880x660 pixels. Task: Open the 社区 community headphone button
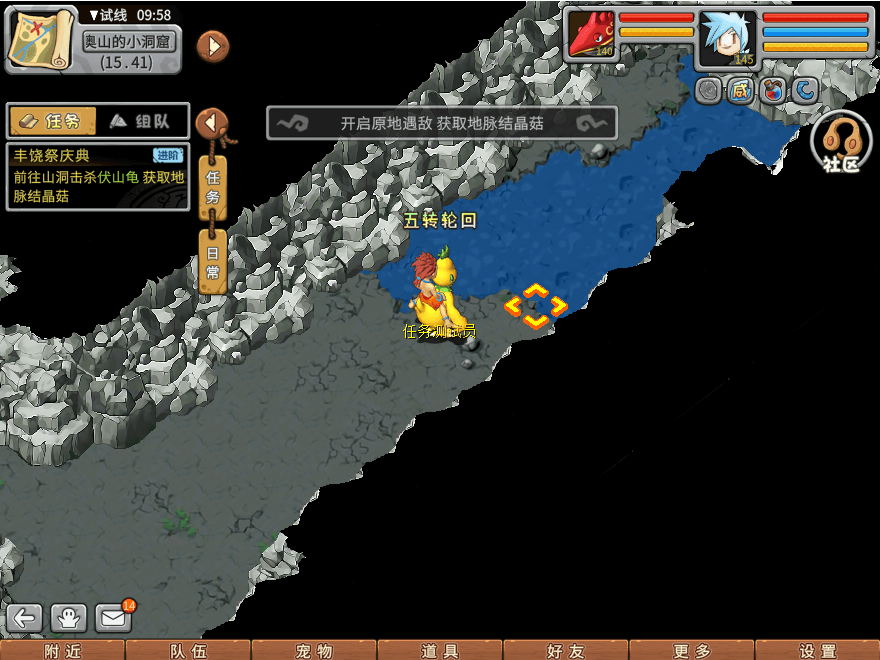(841, 142)
